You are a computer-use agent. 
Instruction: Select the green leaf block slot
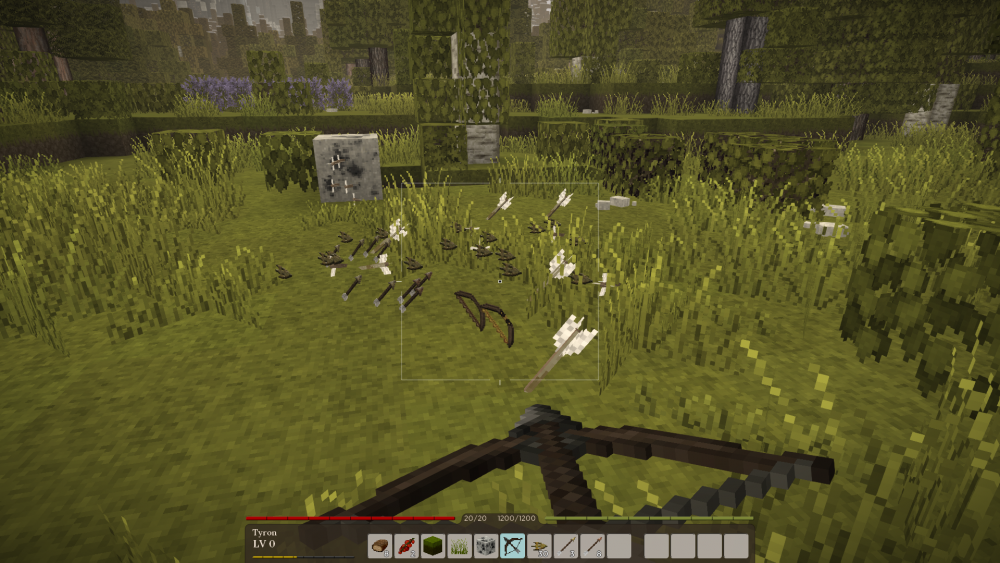(433, 546)
